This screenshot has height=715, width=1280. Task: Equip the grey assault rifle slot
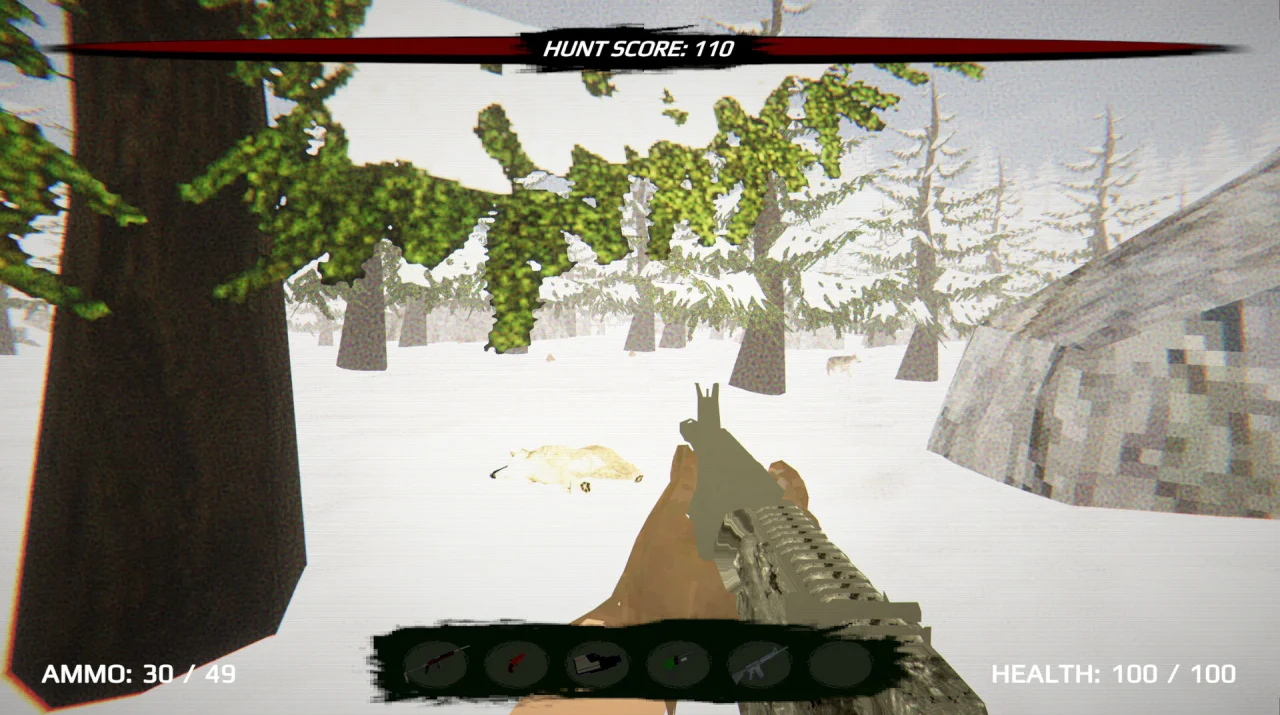(759, 664)
